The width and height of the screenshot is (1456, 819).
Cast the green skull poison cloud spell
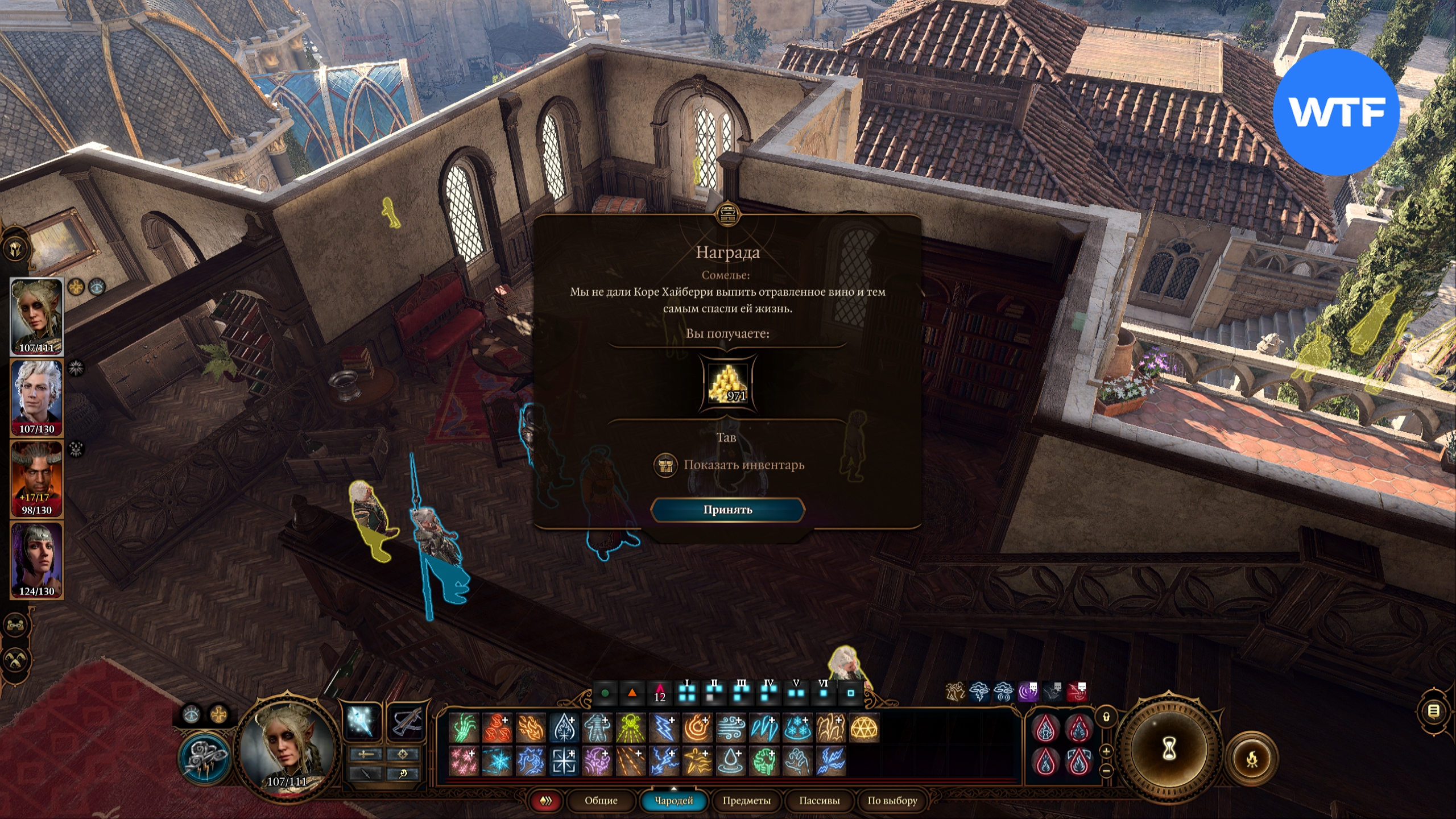[630, 728]
